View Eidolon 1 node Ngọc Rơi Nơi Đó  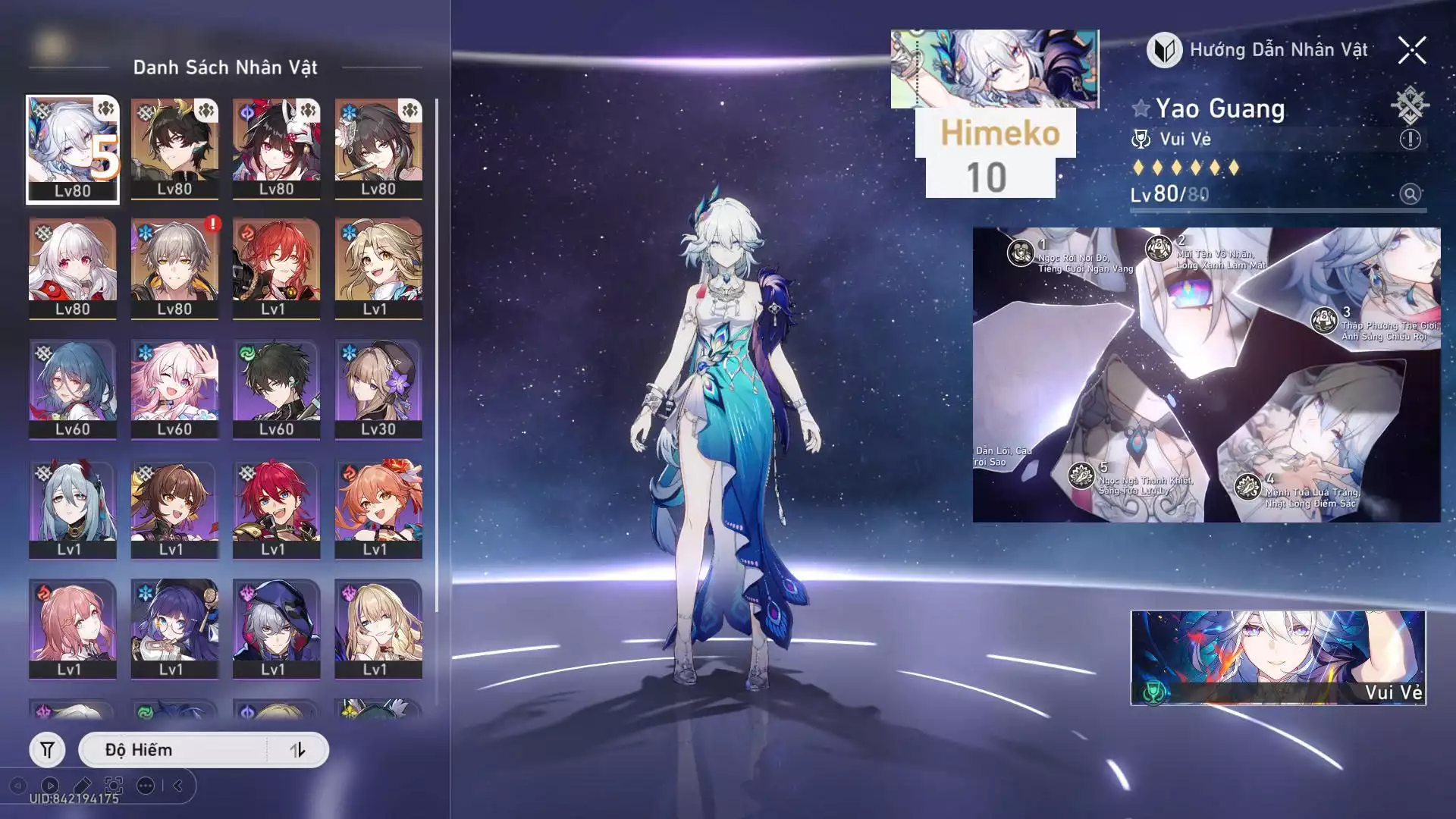1021,253
